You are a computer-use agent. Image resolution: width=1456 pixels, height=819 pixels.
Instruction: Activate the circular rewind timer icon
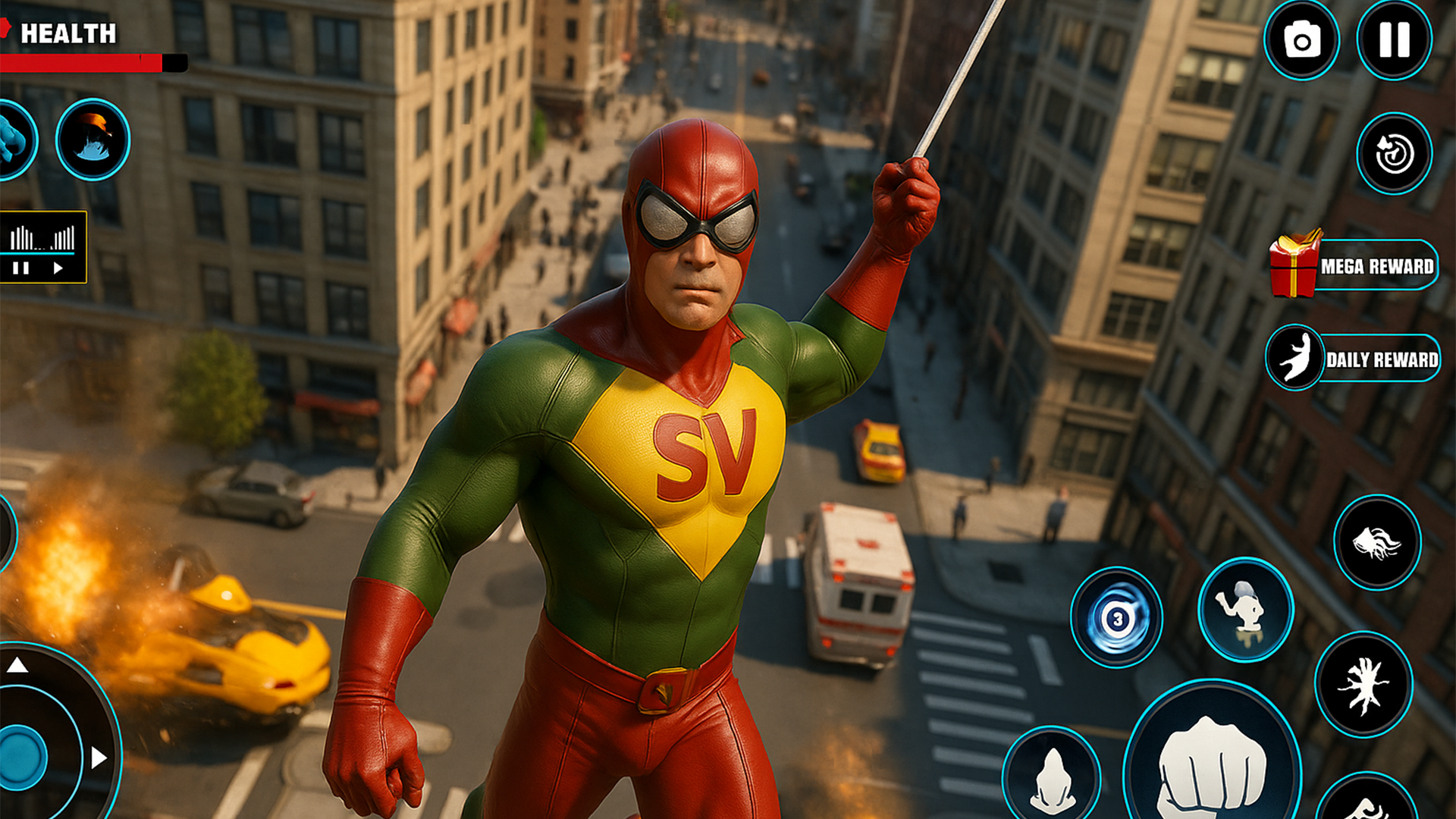pyautogui.click(x=1394, y=154)
